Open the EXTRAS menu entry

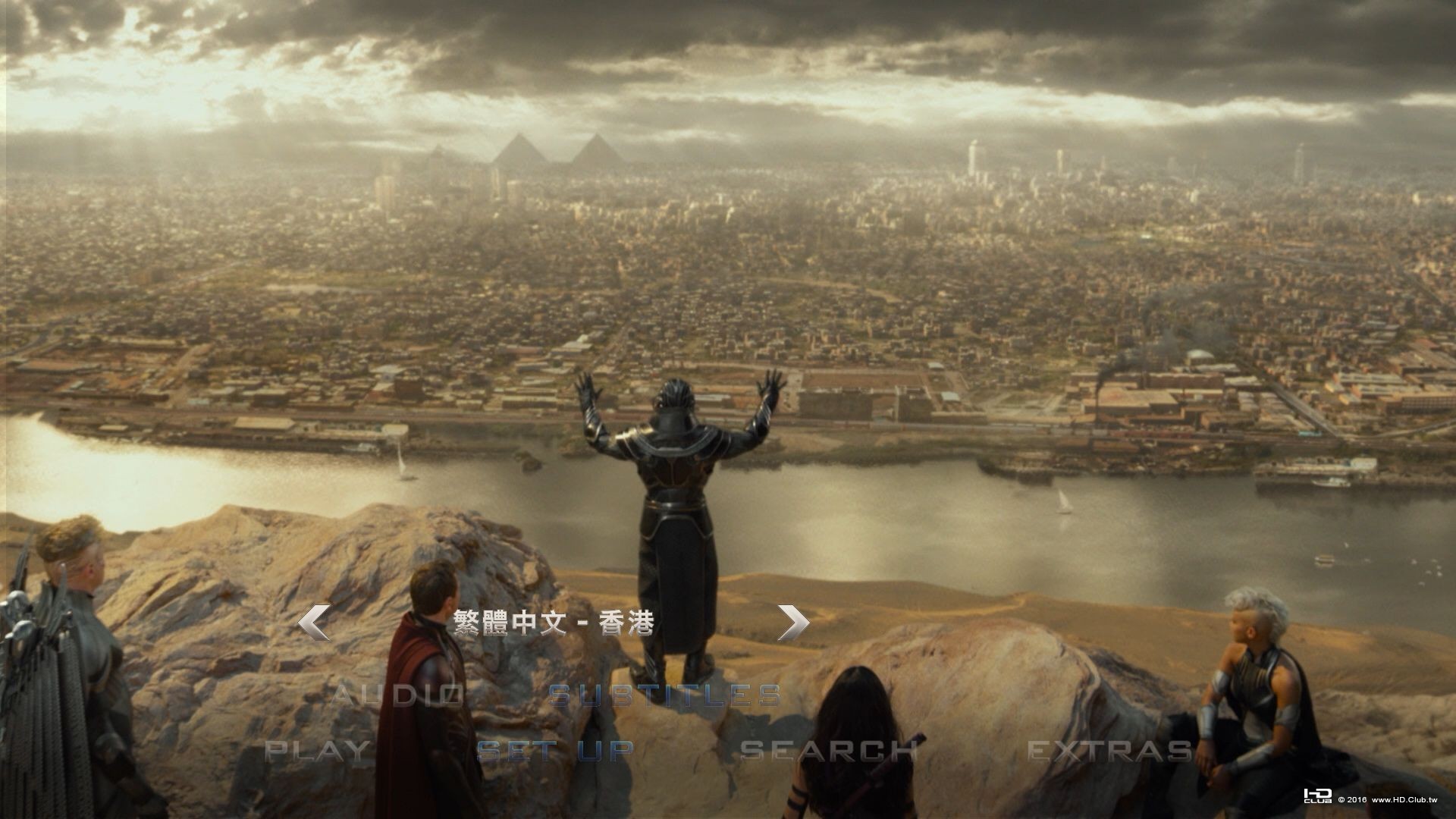point(1109,751)
